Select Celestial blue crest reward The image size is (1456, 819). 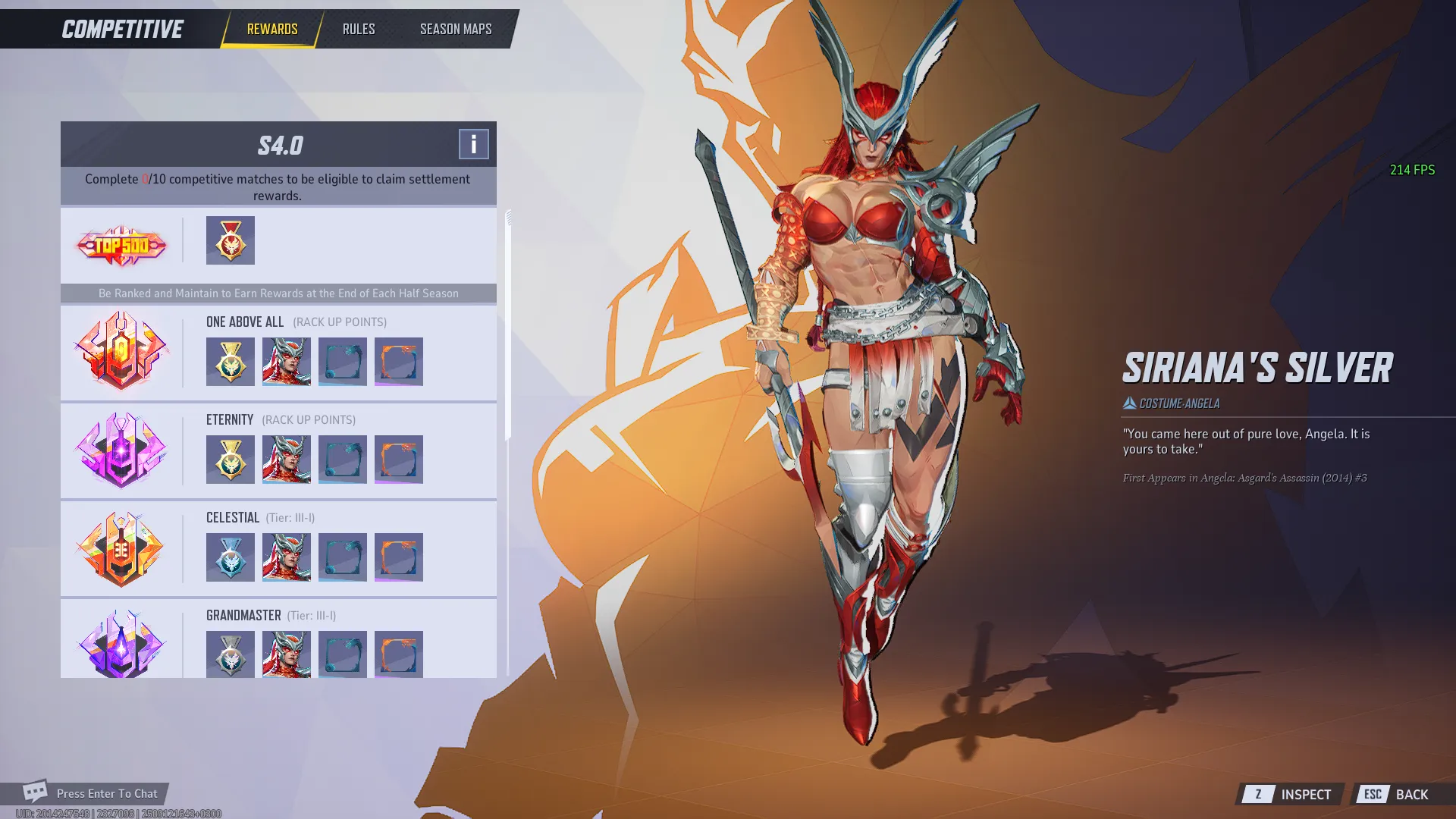[x=230, y=557]
